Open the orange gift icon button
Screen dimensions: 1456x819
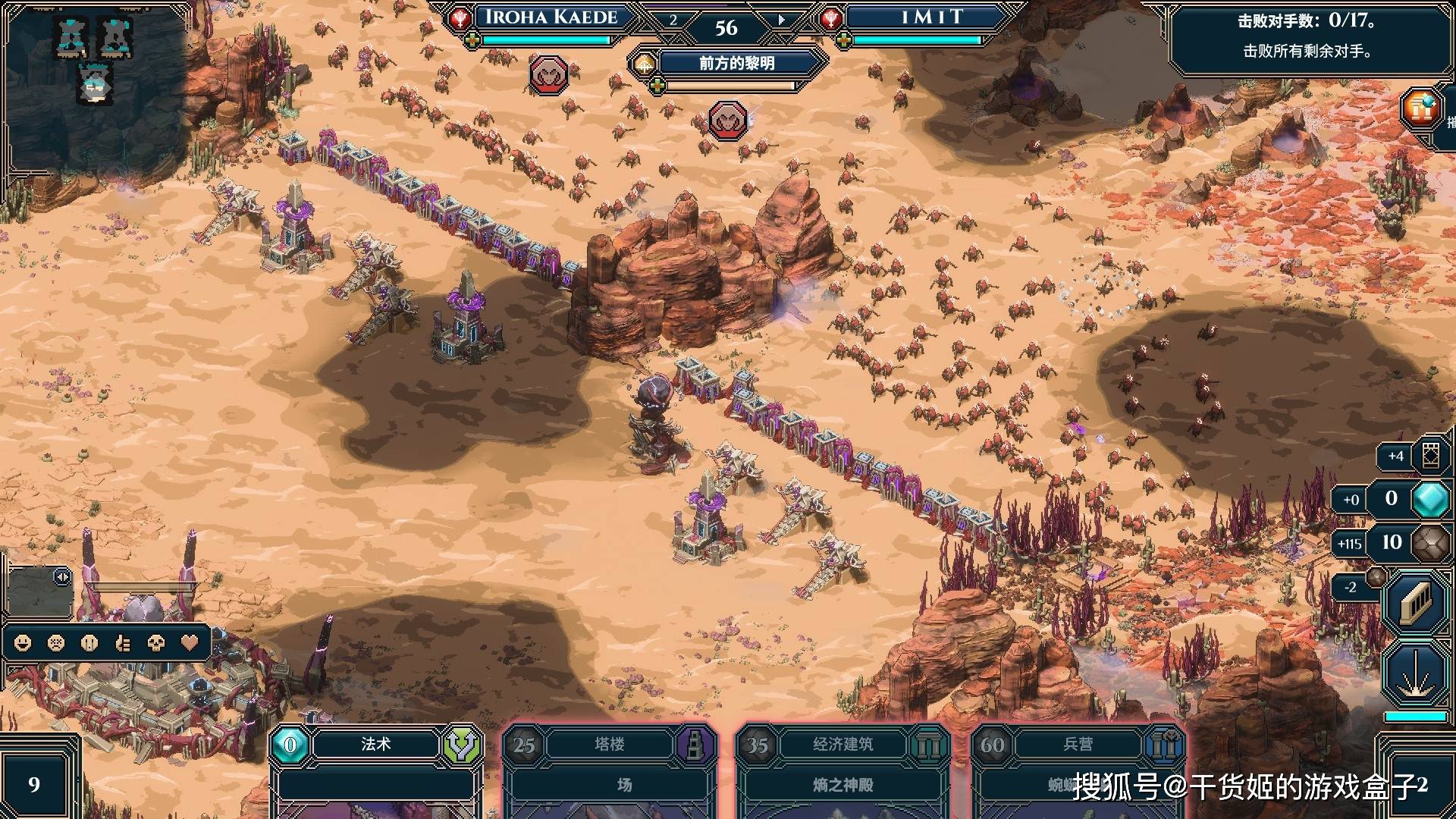click(x=1421, y=108)
